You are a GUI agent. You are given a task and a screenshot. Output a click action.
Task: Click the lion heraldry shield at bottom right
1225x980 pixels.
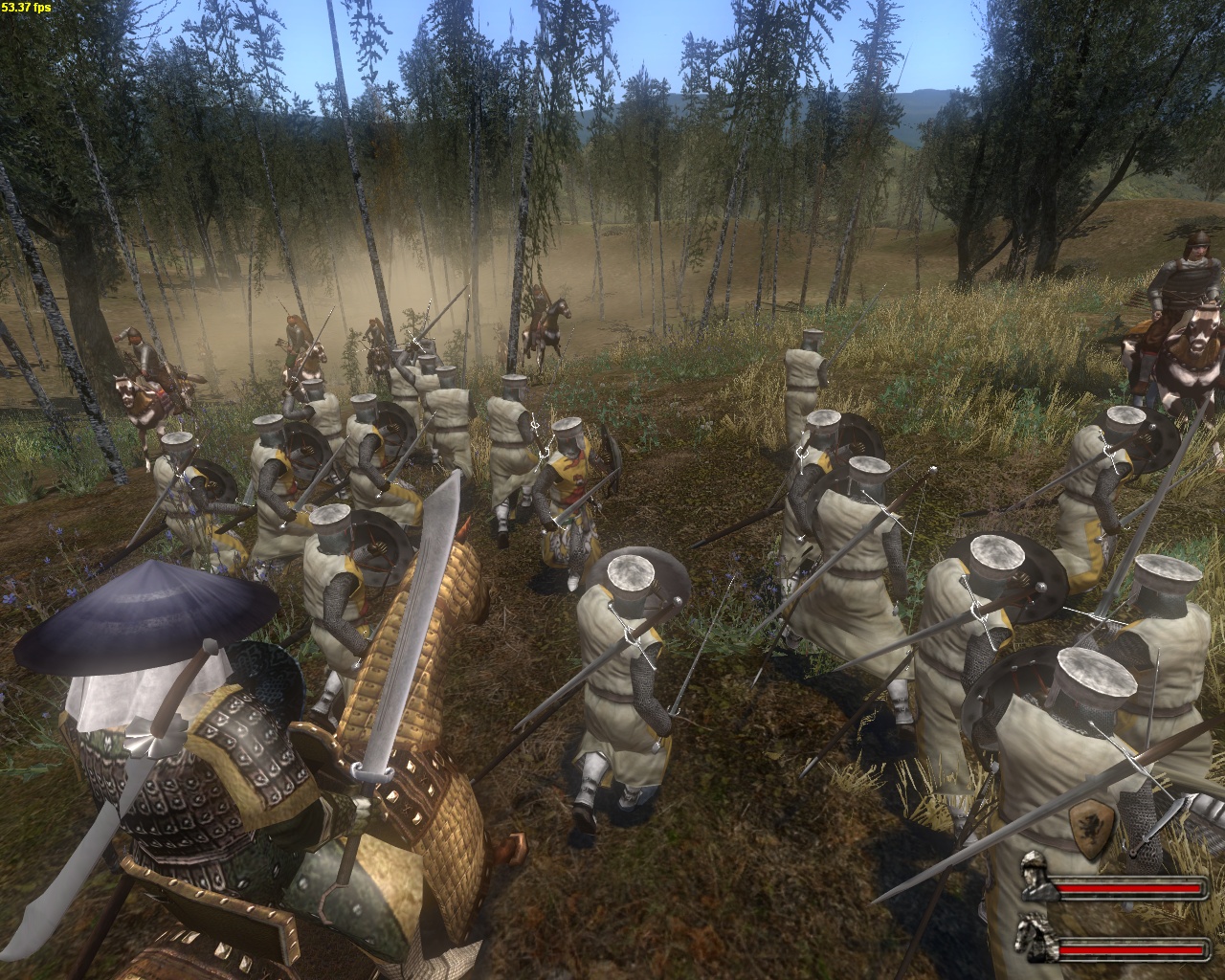coord(1091,831)
